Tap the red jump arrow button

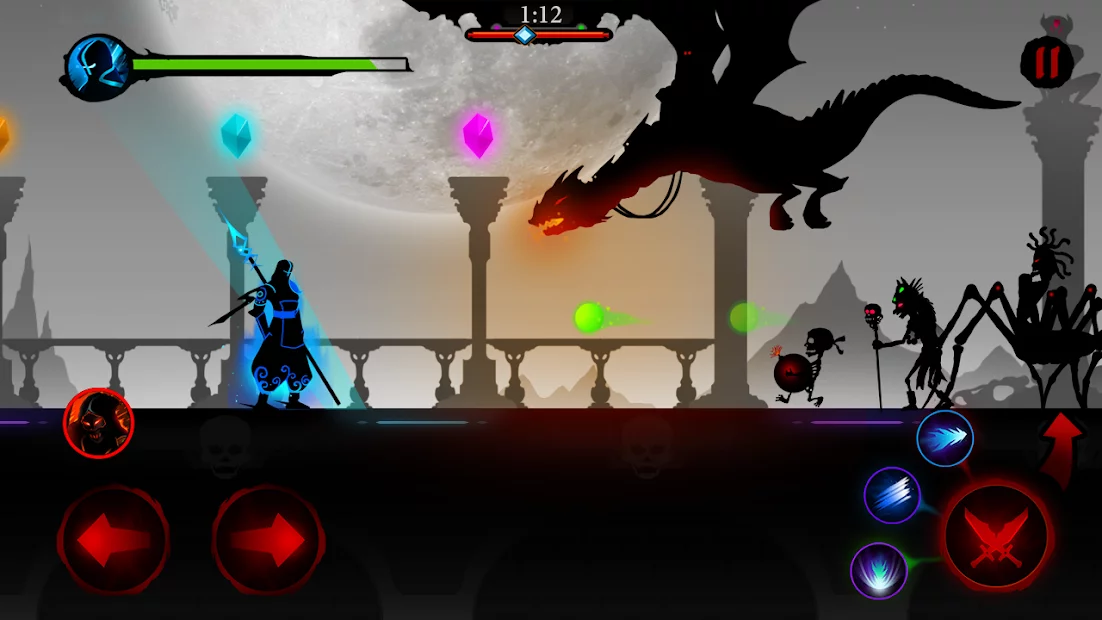point(1062,441)
